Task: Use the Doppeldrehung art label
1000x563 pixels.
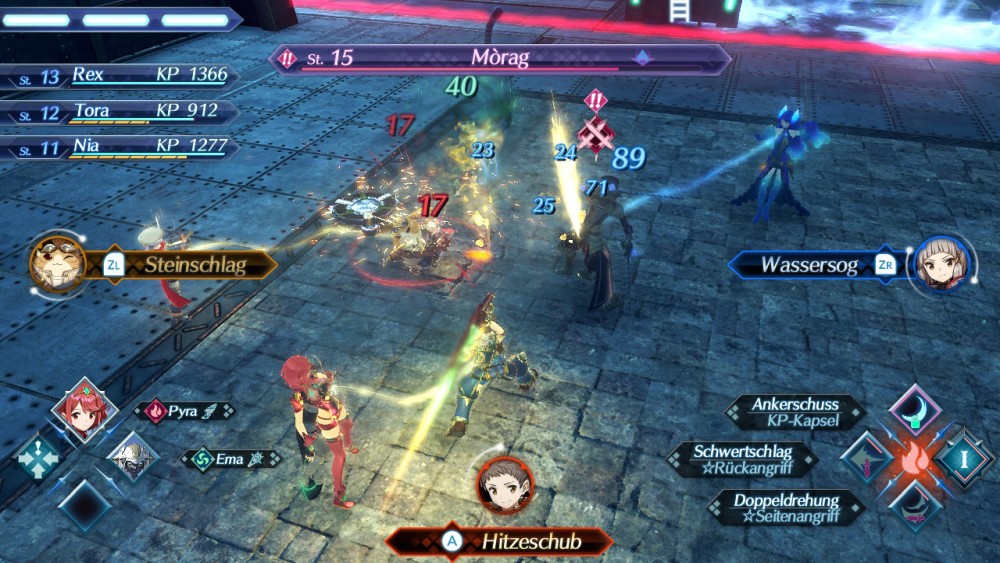Action: pos(786,507)
